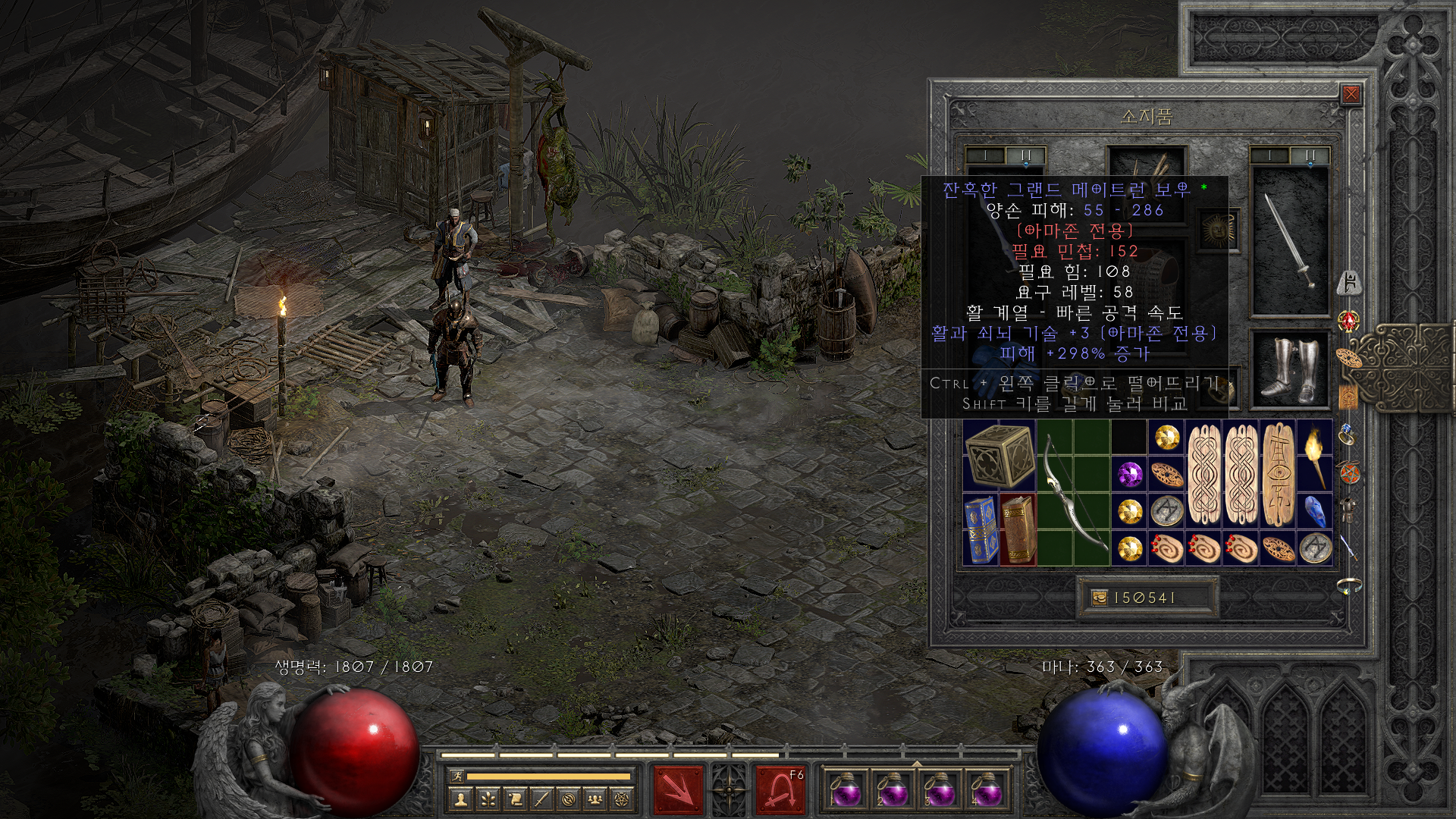Select the flaming torch charm
Image resolution: width=1456 pixels, height=819 pixels.
(x=1315, y=455)
